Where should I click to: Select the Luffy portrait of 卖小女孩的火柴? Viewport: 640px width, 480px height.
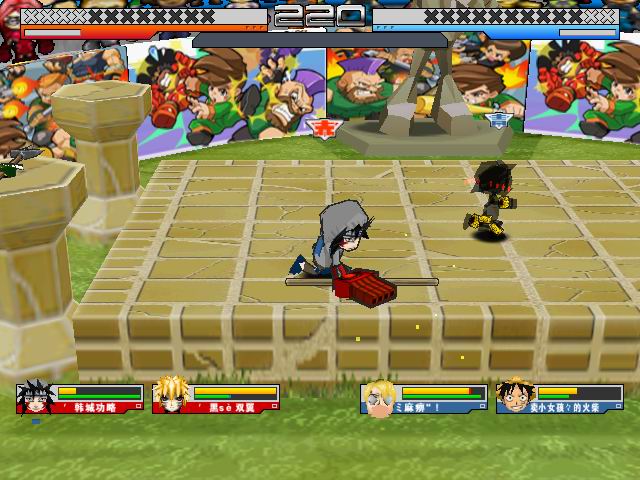click(x=513, y=397)
